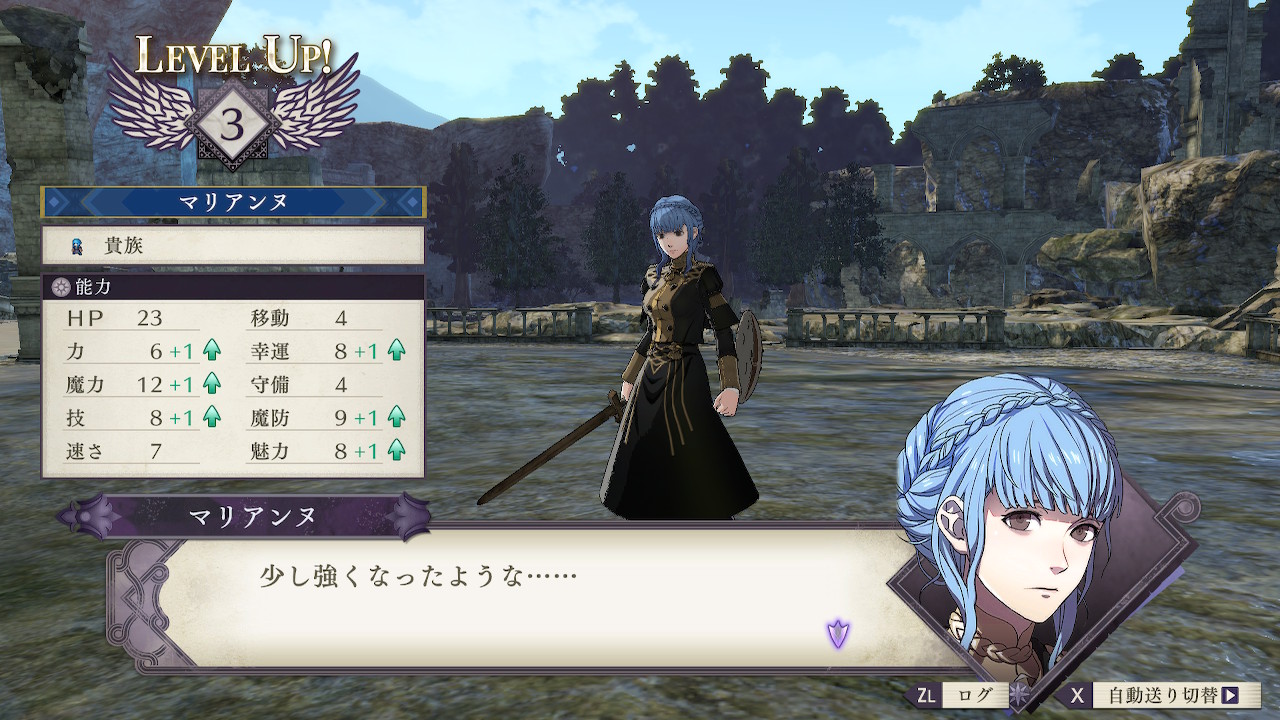Advance dialogue with the purple continue arrow
The width and height of the screenshot is (1280, 720).
point(837,633)
